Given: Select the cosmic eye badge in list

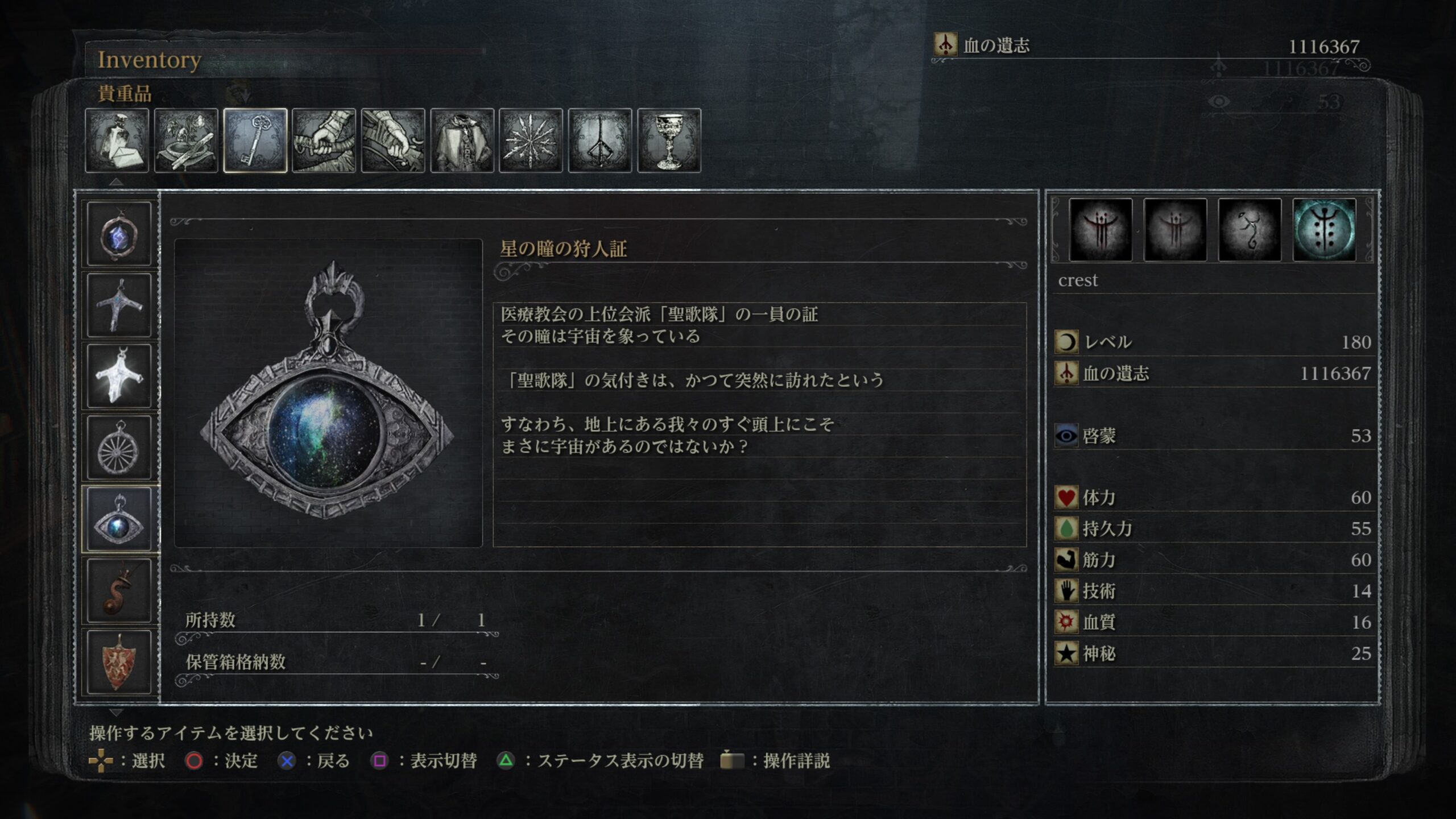Looking at the screenshot, I should pyautogui.click(x=119, y=519).
